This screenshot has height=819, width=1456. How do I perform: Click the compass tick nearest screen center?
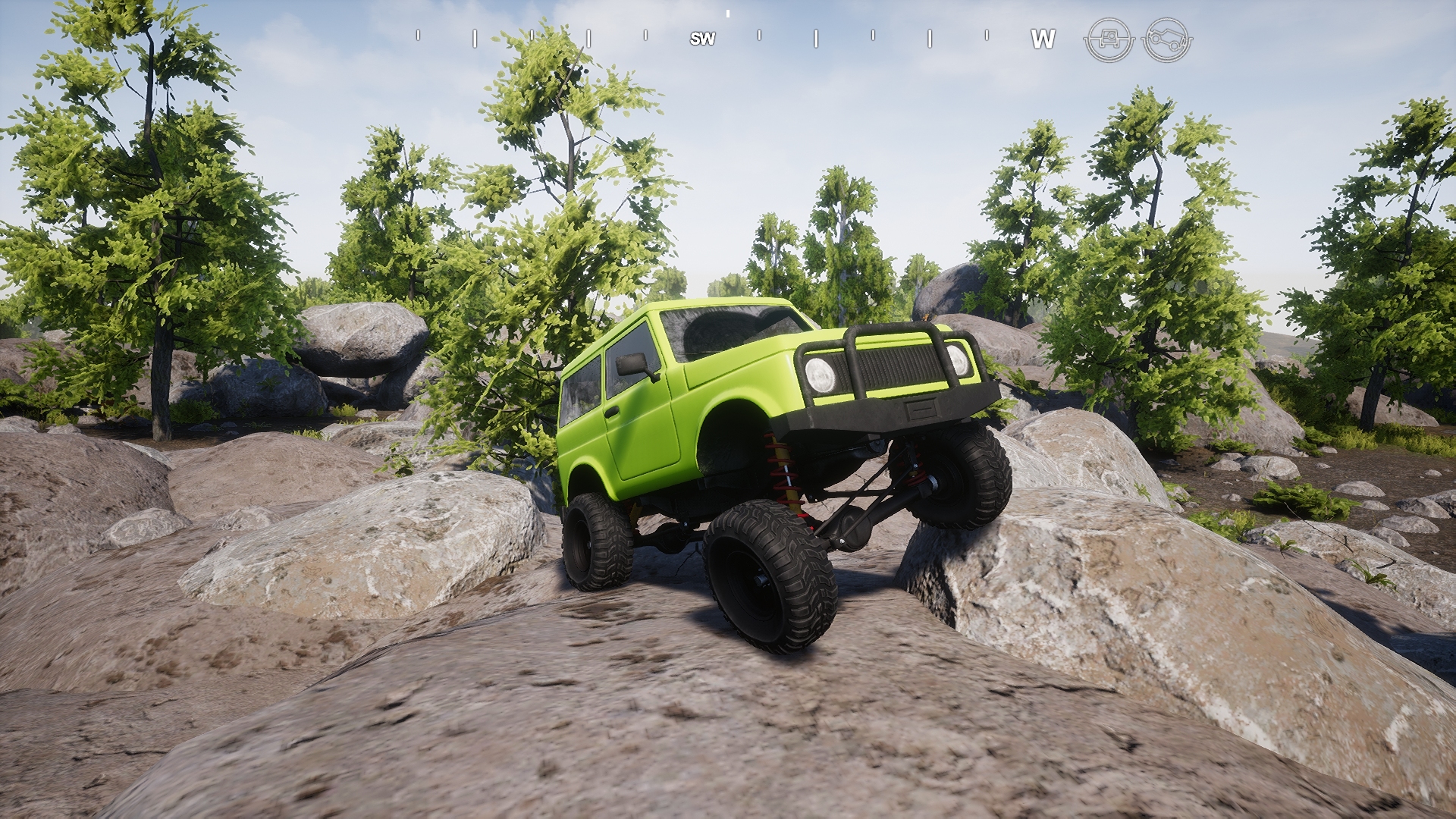coord(760,35)
